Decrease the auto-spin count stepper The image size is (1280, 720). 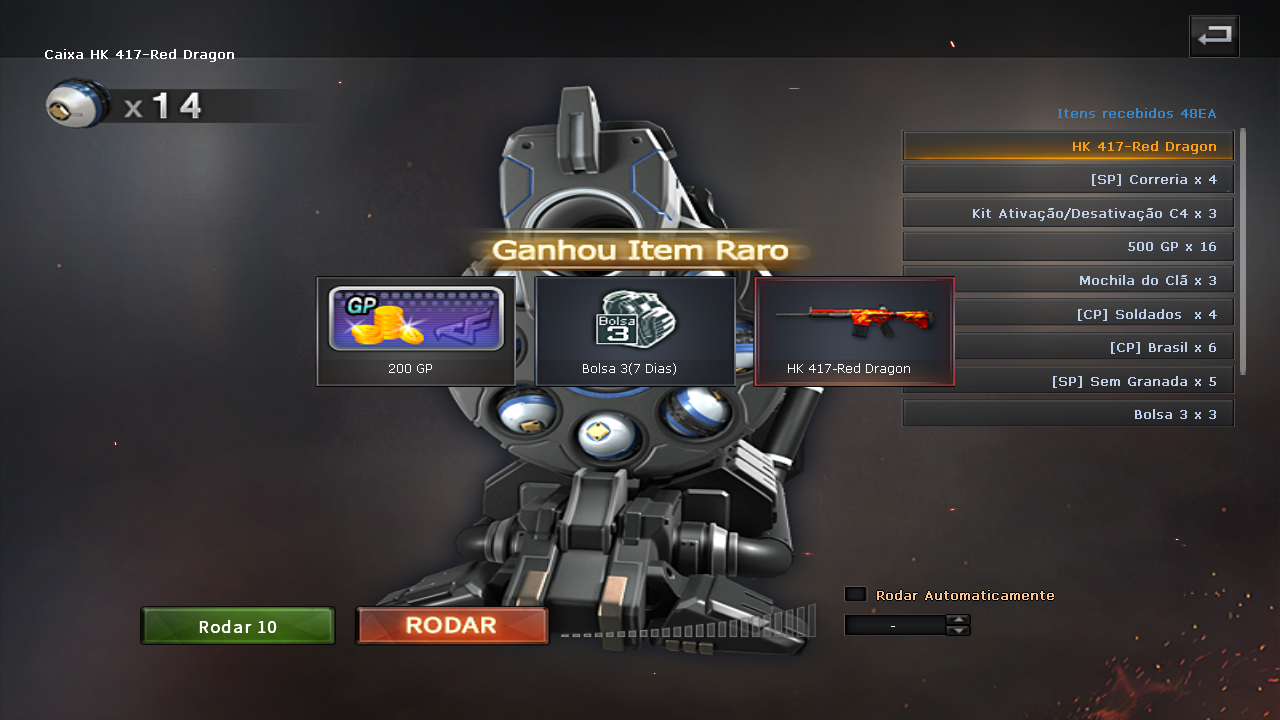tap(958, 631)
